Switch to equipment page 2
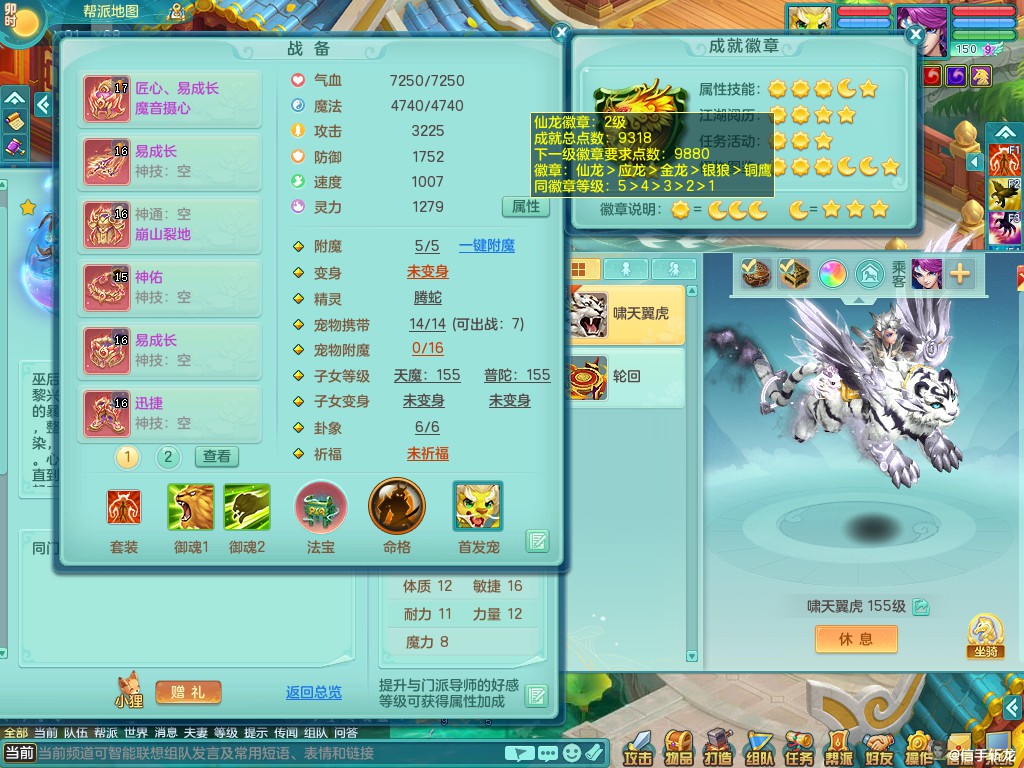1024x768 pixels. point(168,457)
